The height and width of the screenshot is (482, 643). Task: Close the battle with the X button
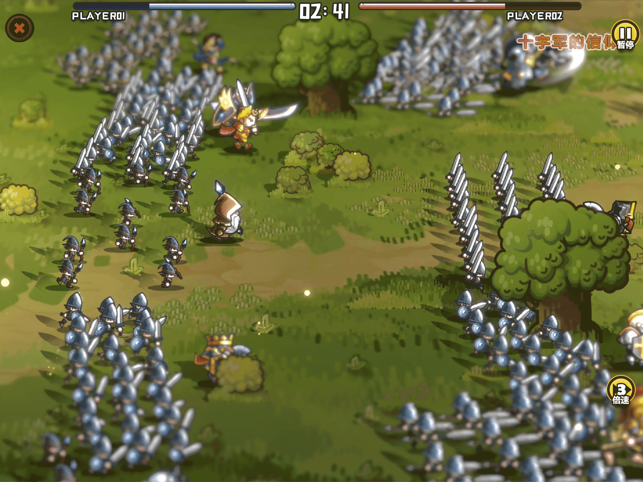pos(19,28)
